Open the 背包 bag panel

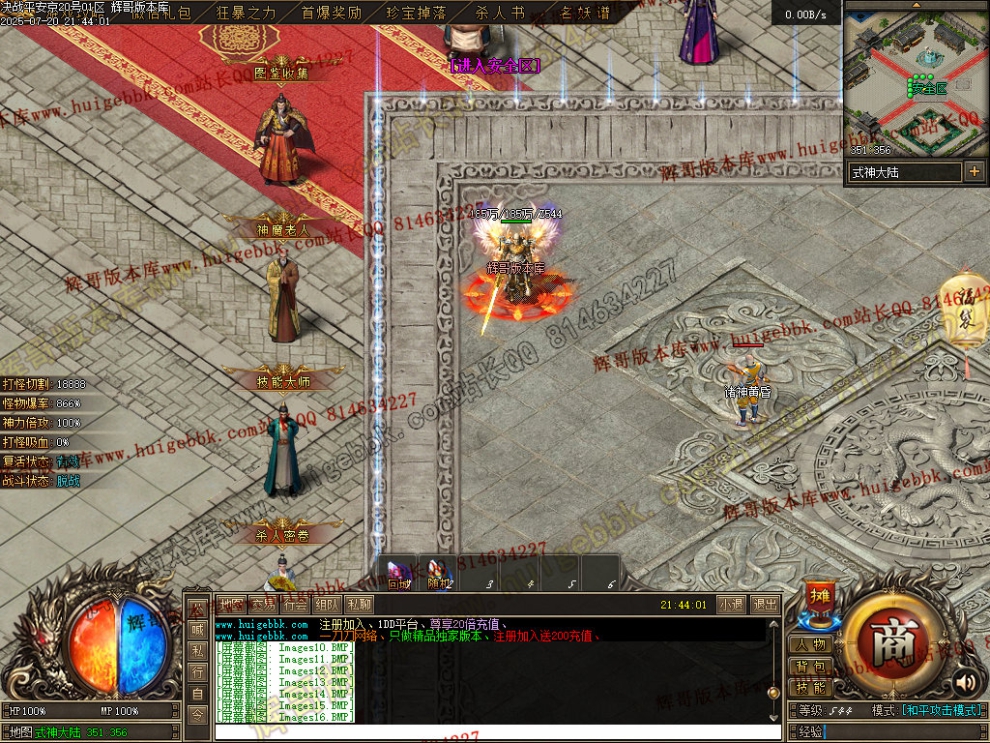(x=811, y=667)
